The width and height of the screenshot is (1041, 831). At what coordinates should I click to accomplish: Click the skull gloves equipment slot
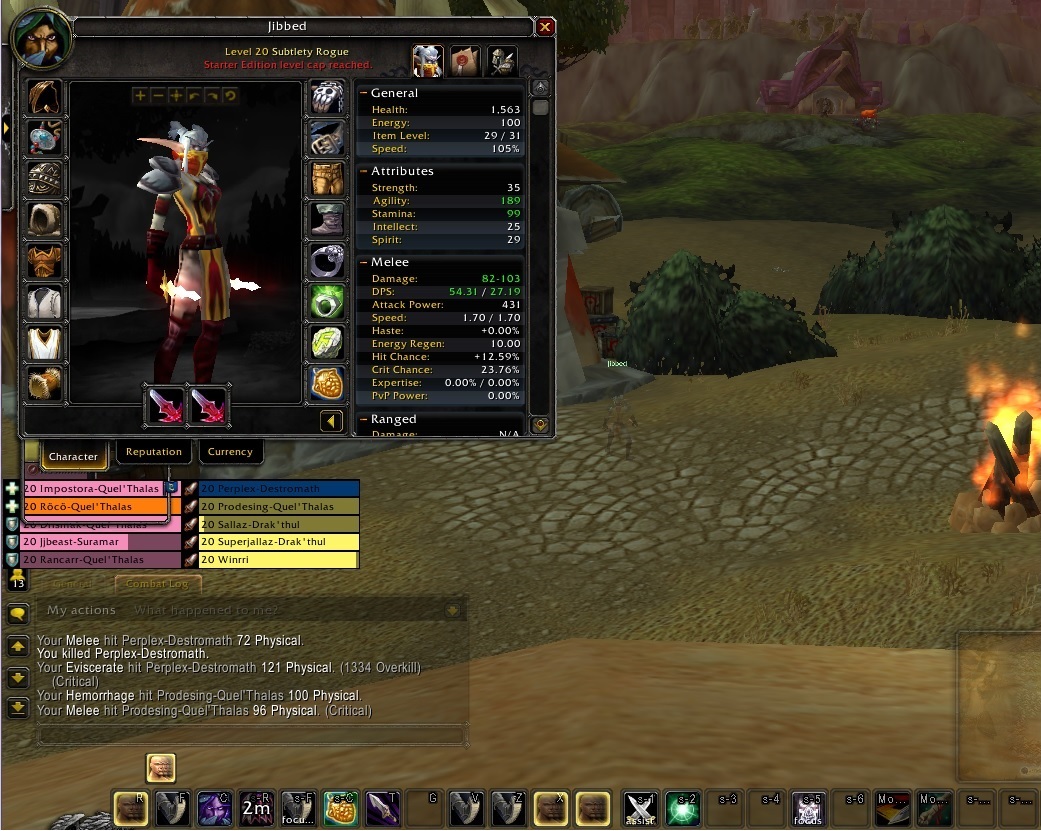(327, 98)
